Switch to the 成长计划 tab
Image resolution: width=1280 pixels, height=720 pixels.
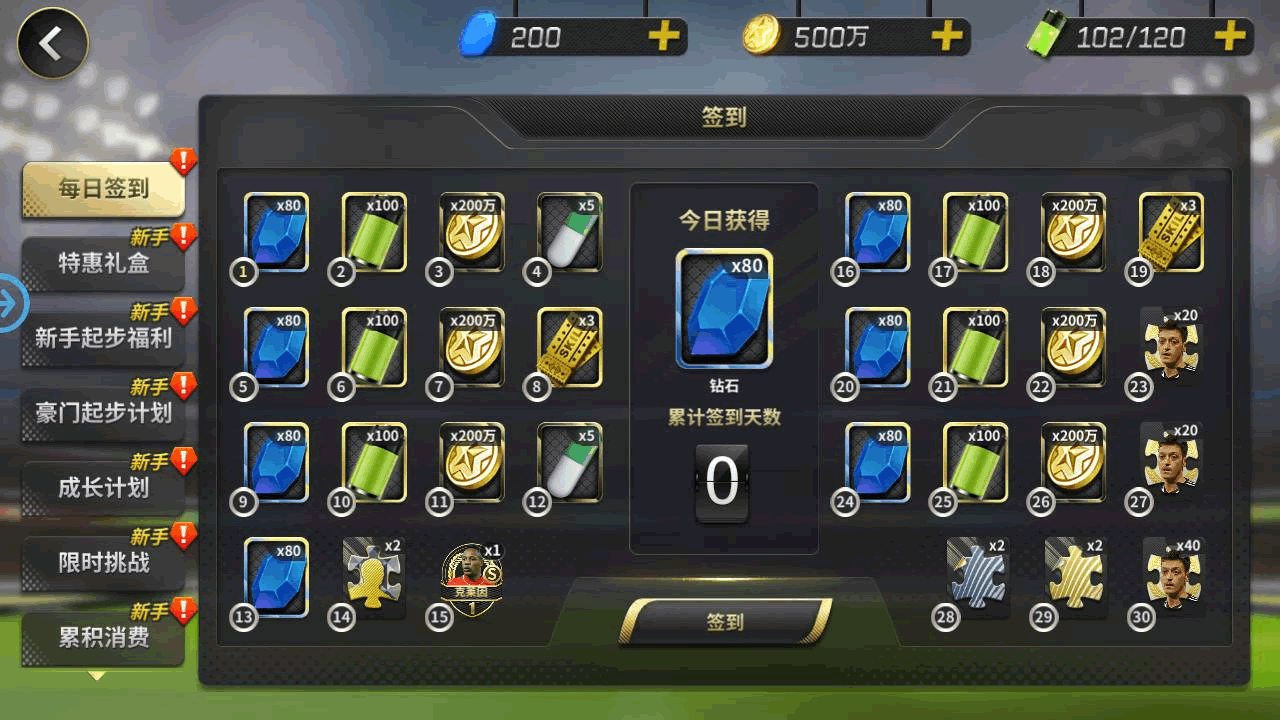pyautogui.click(x=104, y=488)
